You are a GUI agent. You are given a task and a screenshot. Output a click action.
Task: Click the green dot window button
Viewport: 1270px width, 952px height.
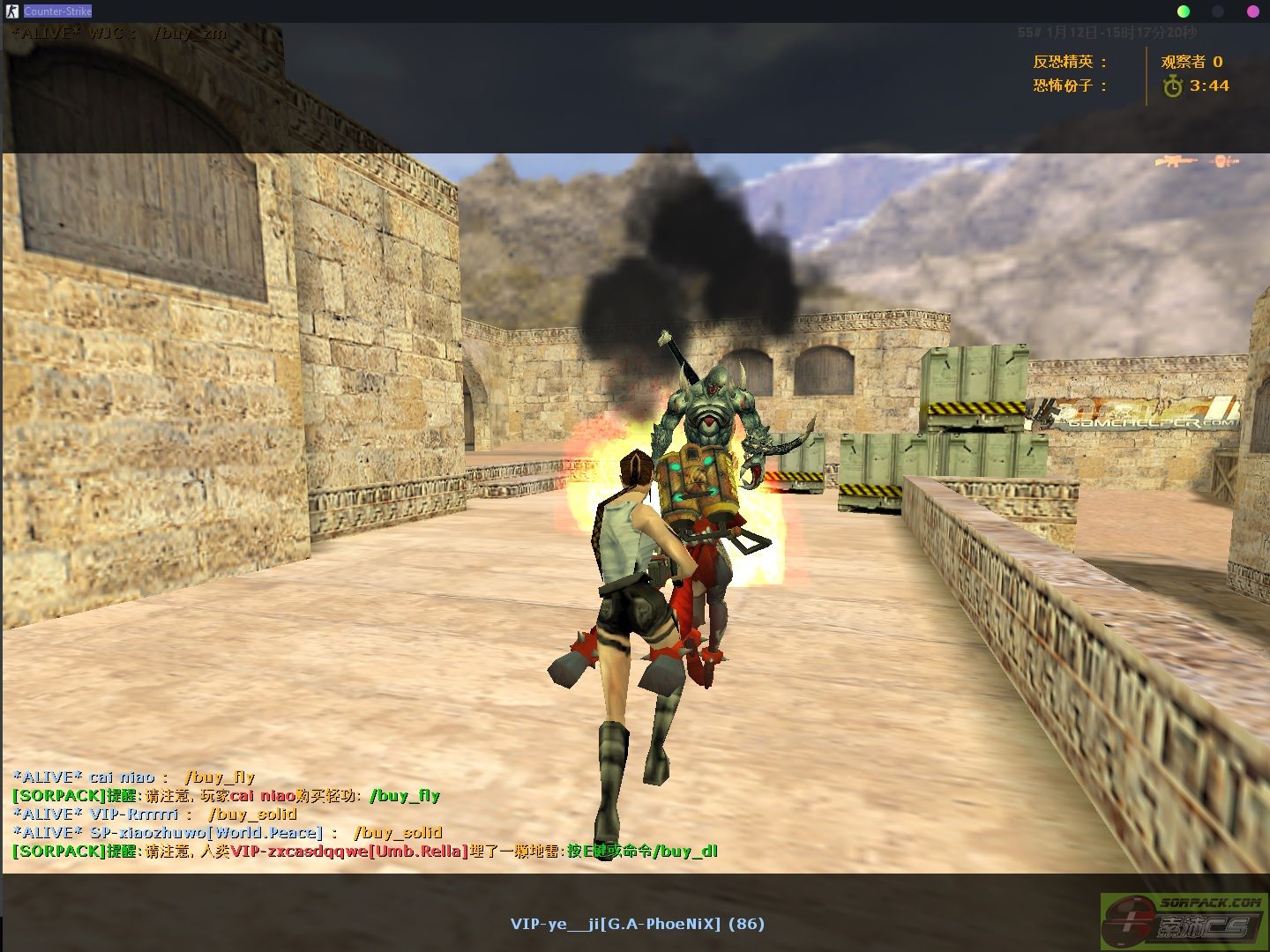(x=1184, y=11)
